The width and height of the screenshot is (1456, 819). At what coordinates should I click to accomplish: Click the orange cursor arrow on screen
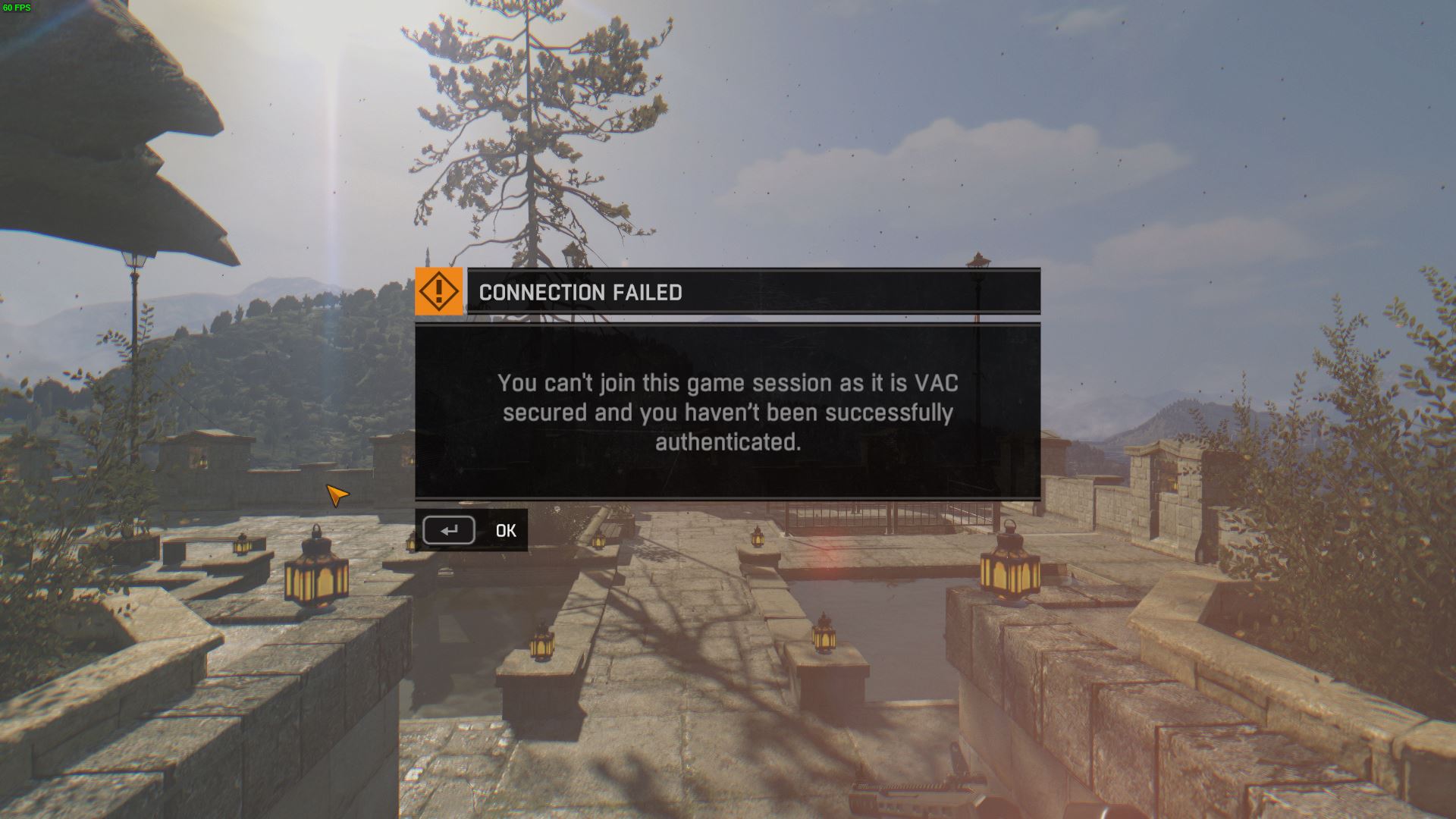pyautogui.click(x=336, y=494)
